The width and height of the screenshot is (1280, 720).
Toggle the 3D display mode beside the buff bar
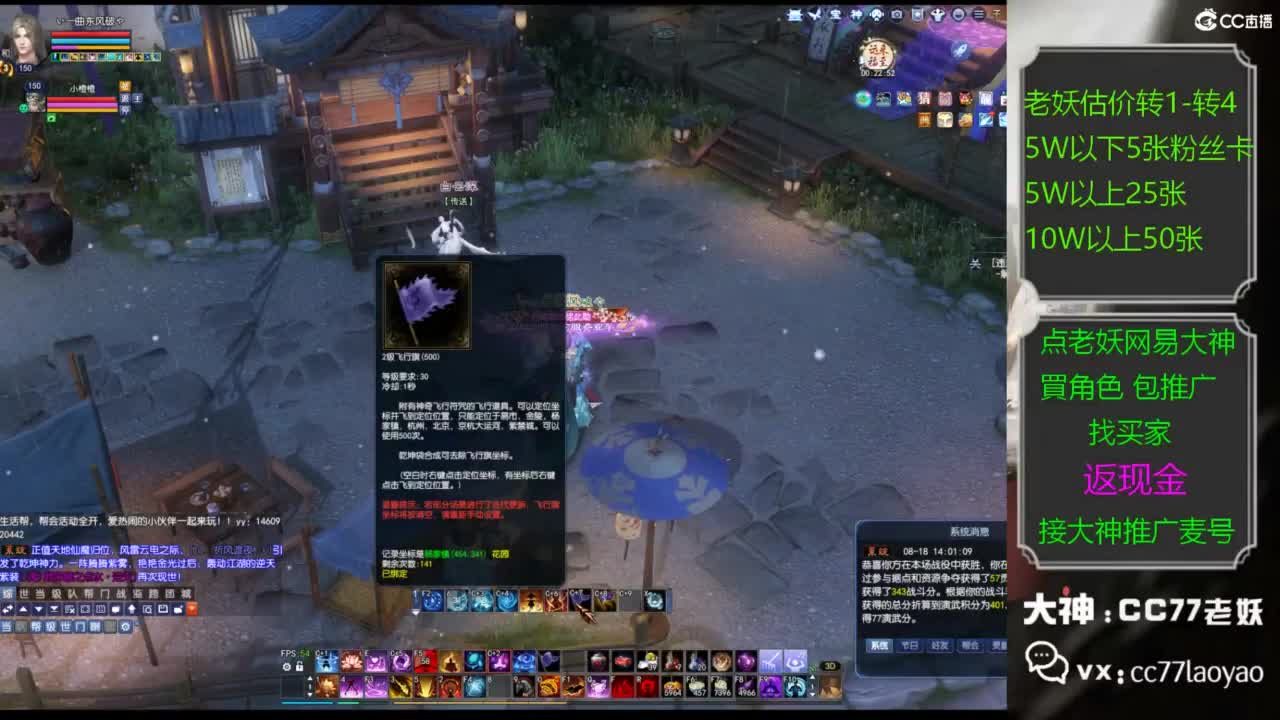pyautogui.click(x=830, y=664)
